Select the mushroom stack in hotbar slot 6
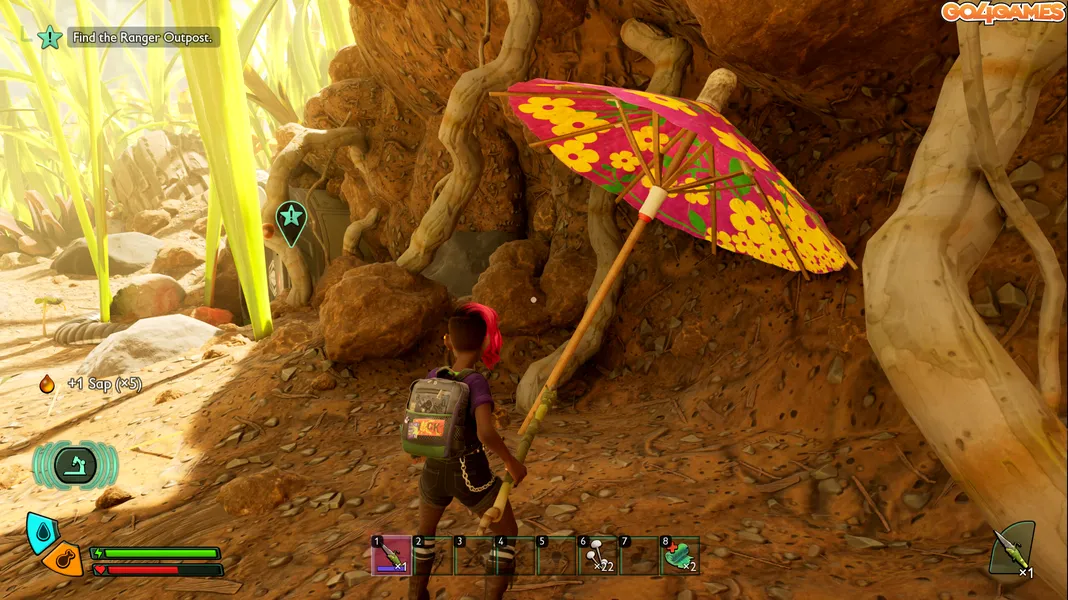Viewport: 1068px width, 600px height. coord(597,556)
